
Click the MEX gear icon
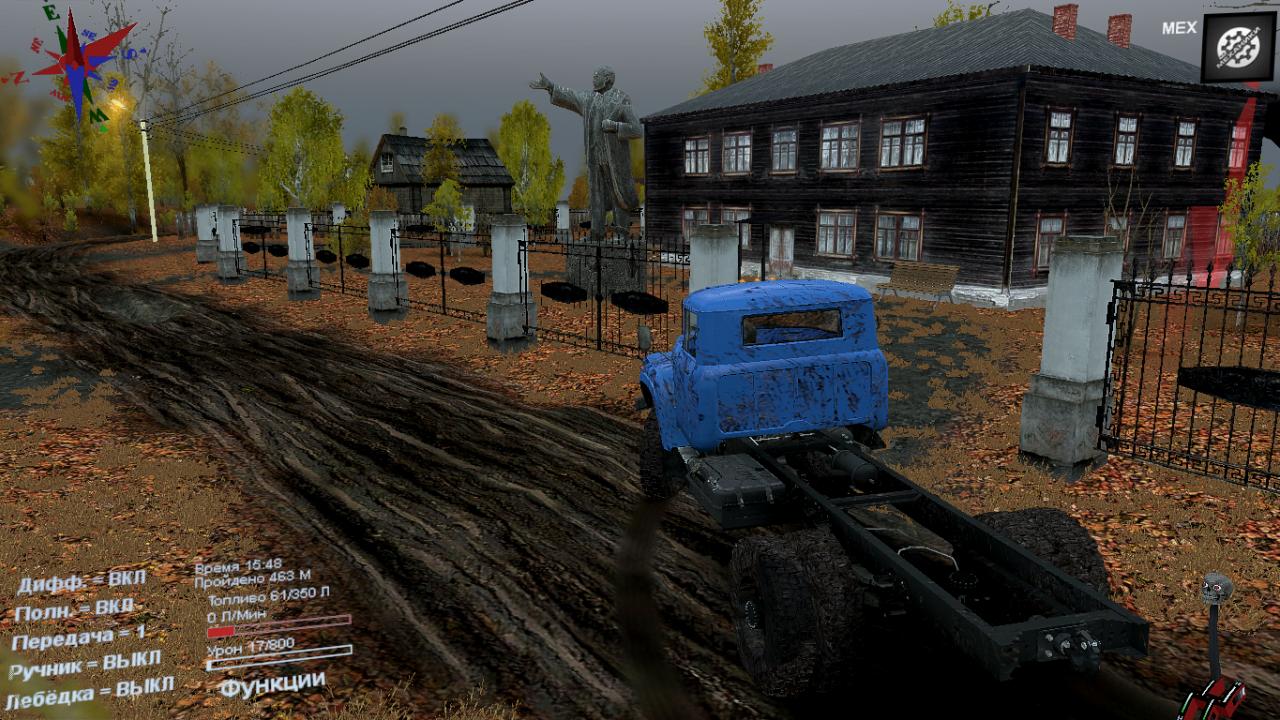[x=1238, y=47]
